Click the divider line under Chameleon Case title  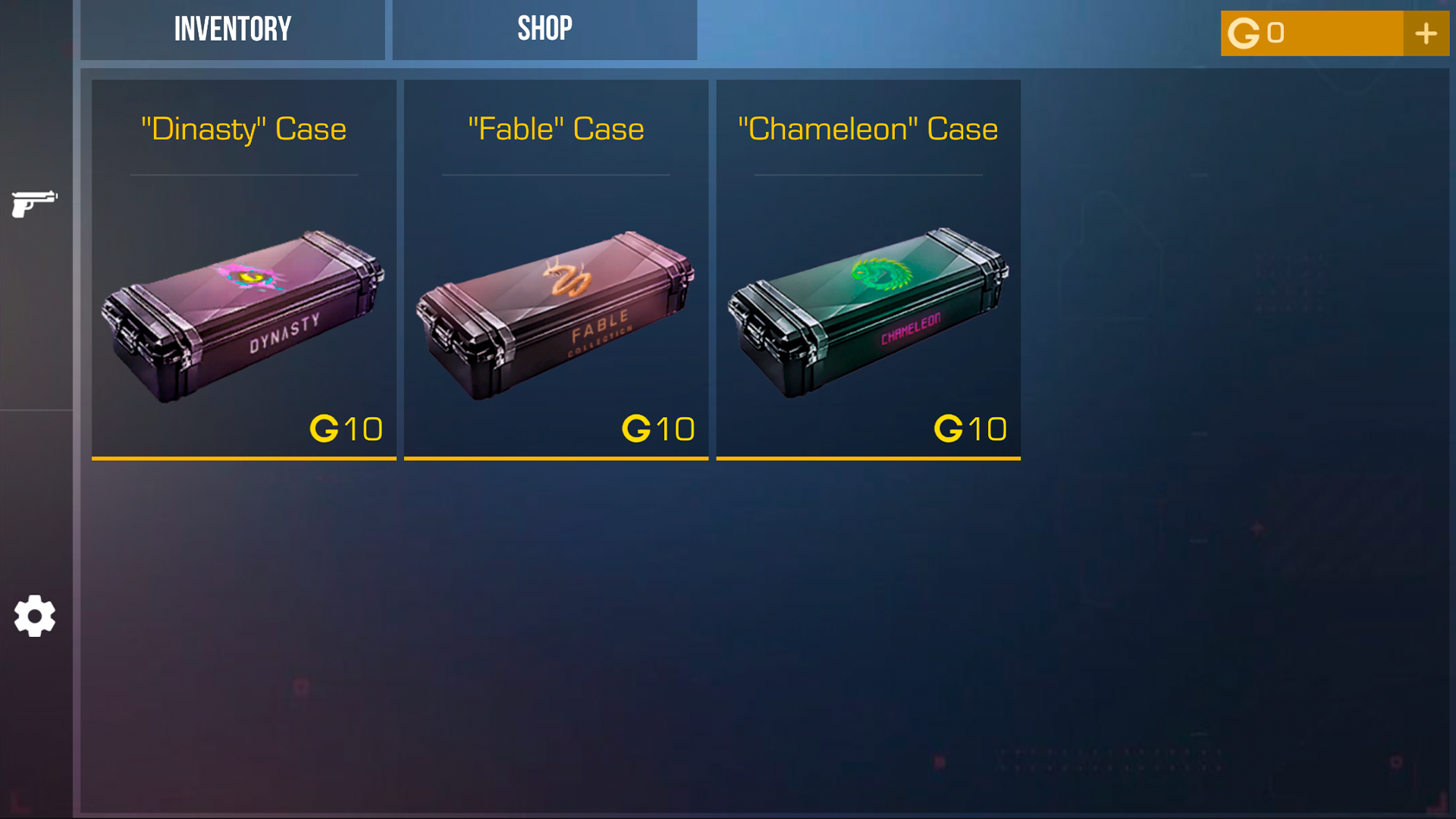point(868,174)
